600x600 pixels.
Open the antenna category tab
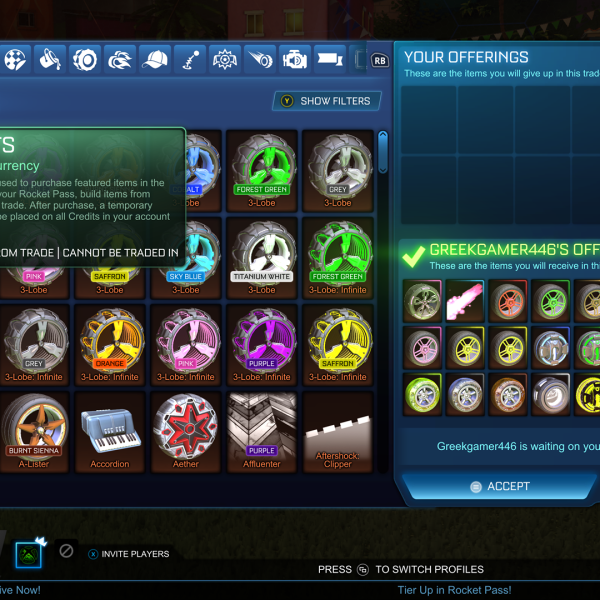190,60
